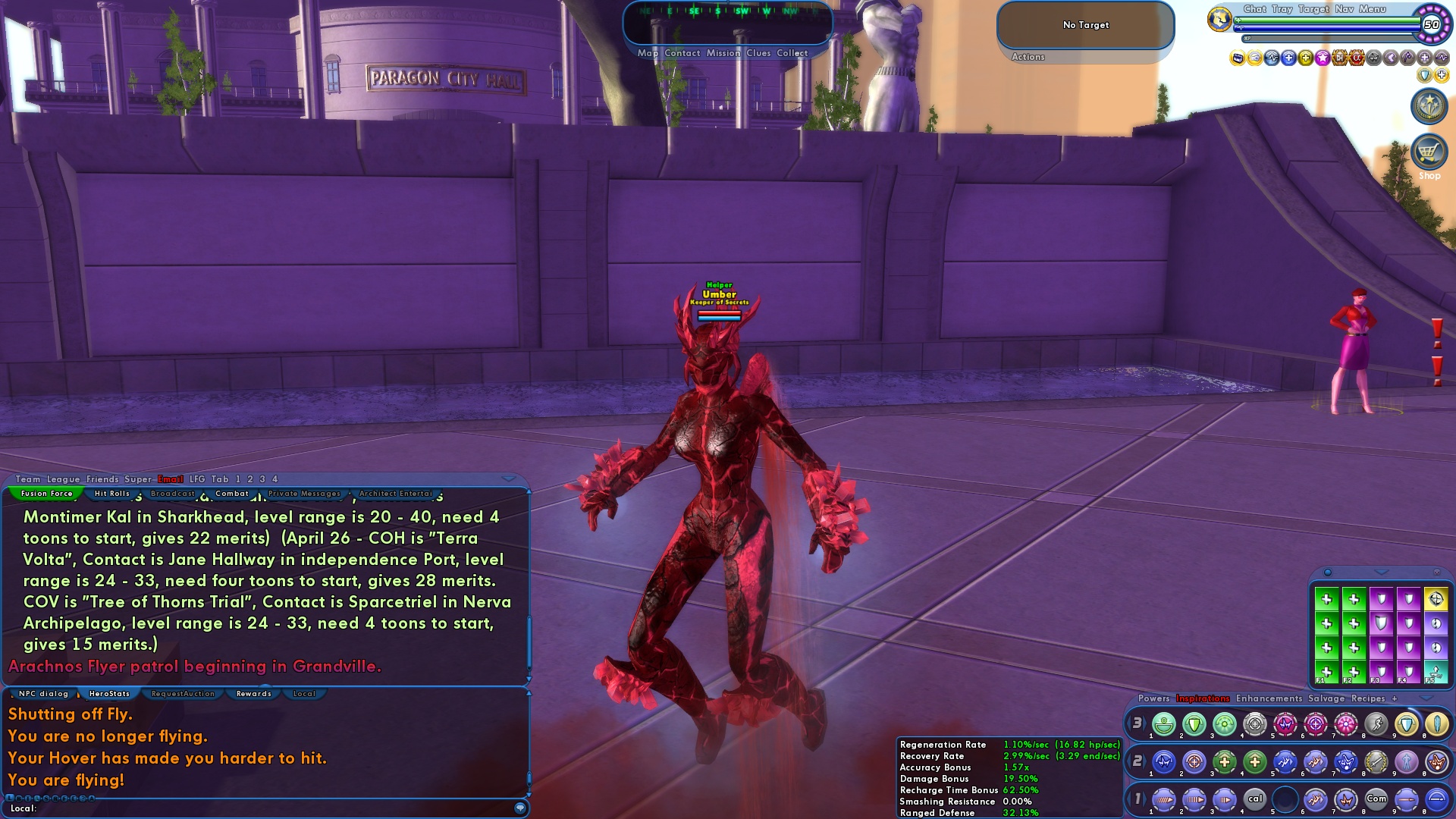Image resolution: width=1456 pixels, height=819 pixels.
Task: Open the Menu item in the top navigation
Action: point(1372,9)
